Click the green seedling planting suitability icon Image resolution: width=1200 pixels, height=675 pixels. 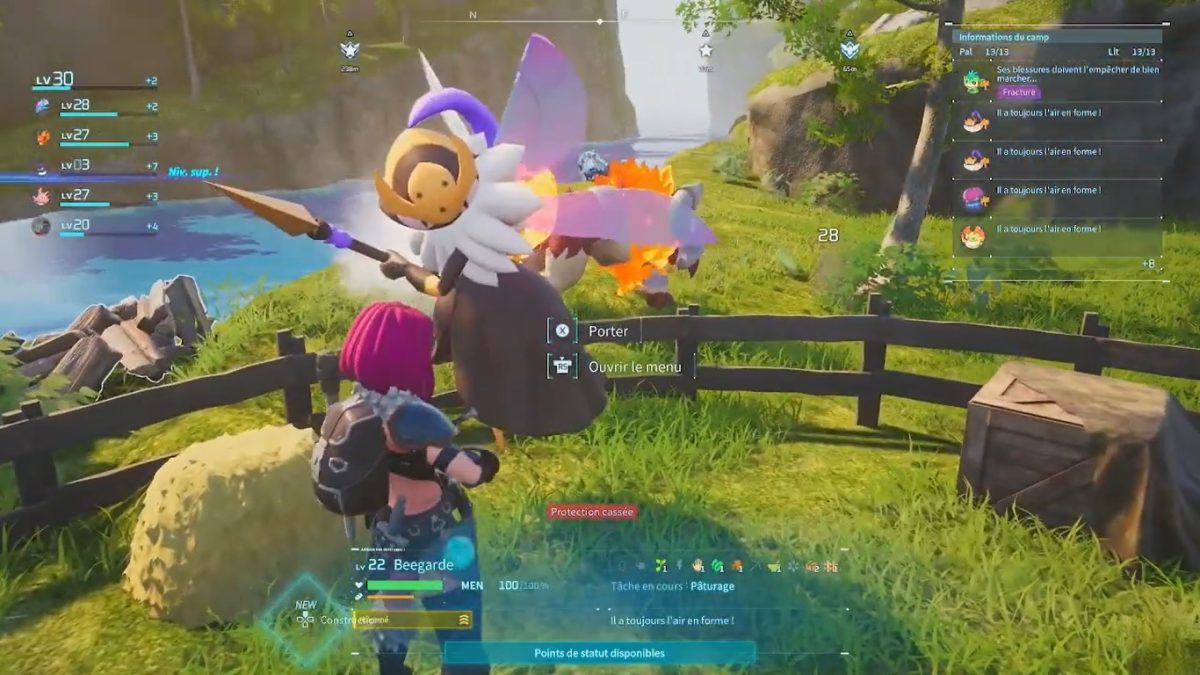tap(659, 566)
